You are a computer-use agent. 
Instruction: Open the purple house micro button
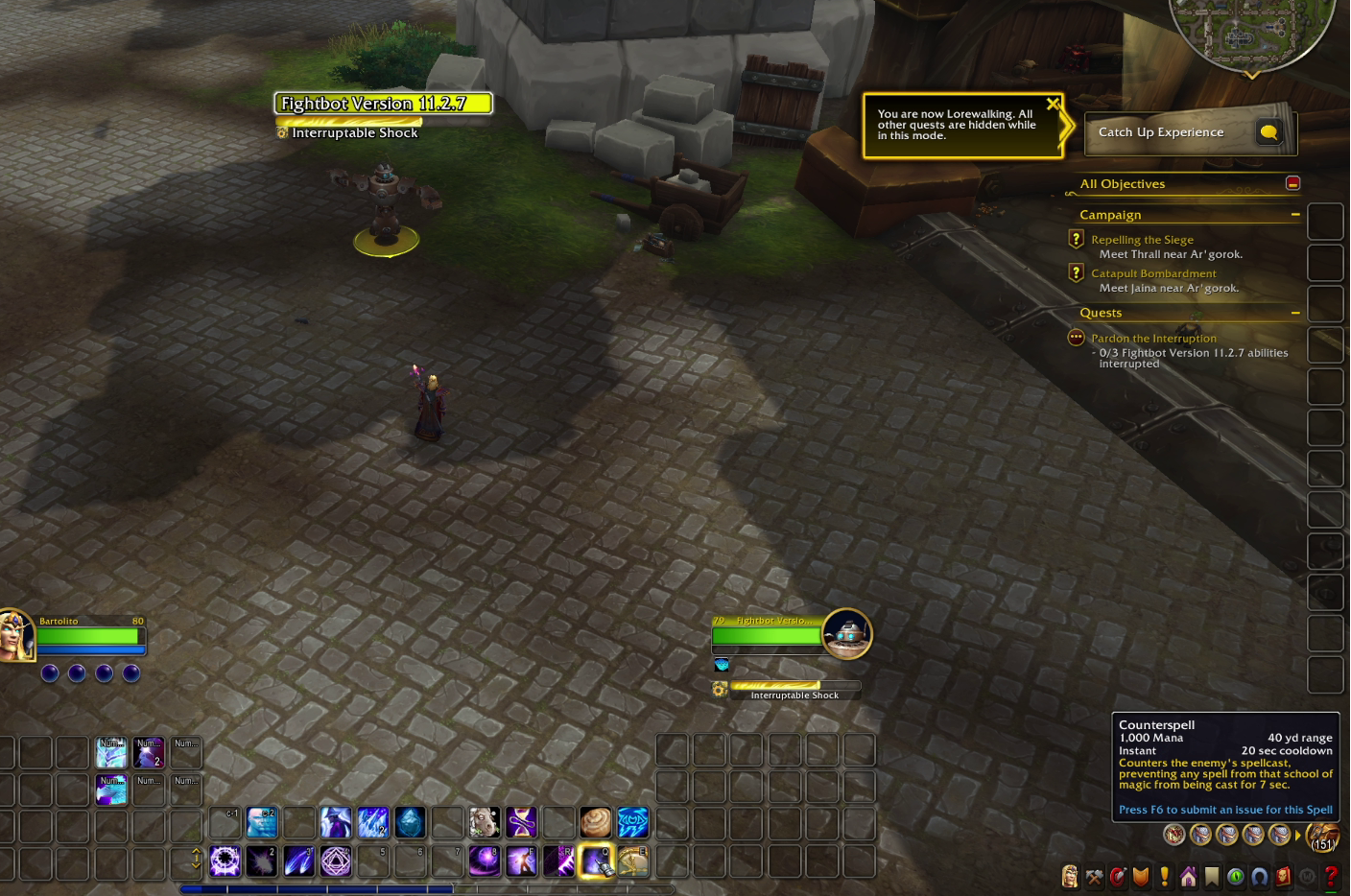click(x=1189, y=876)
